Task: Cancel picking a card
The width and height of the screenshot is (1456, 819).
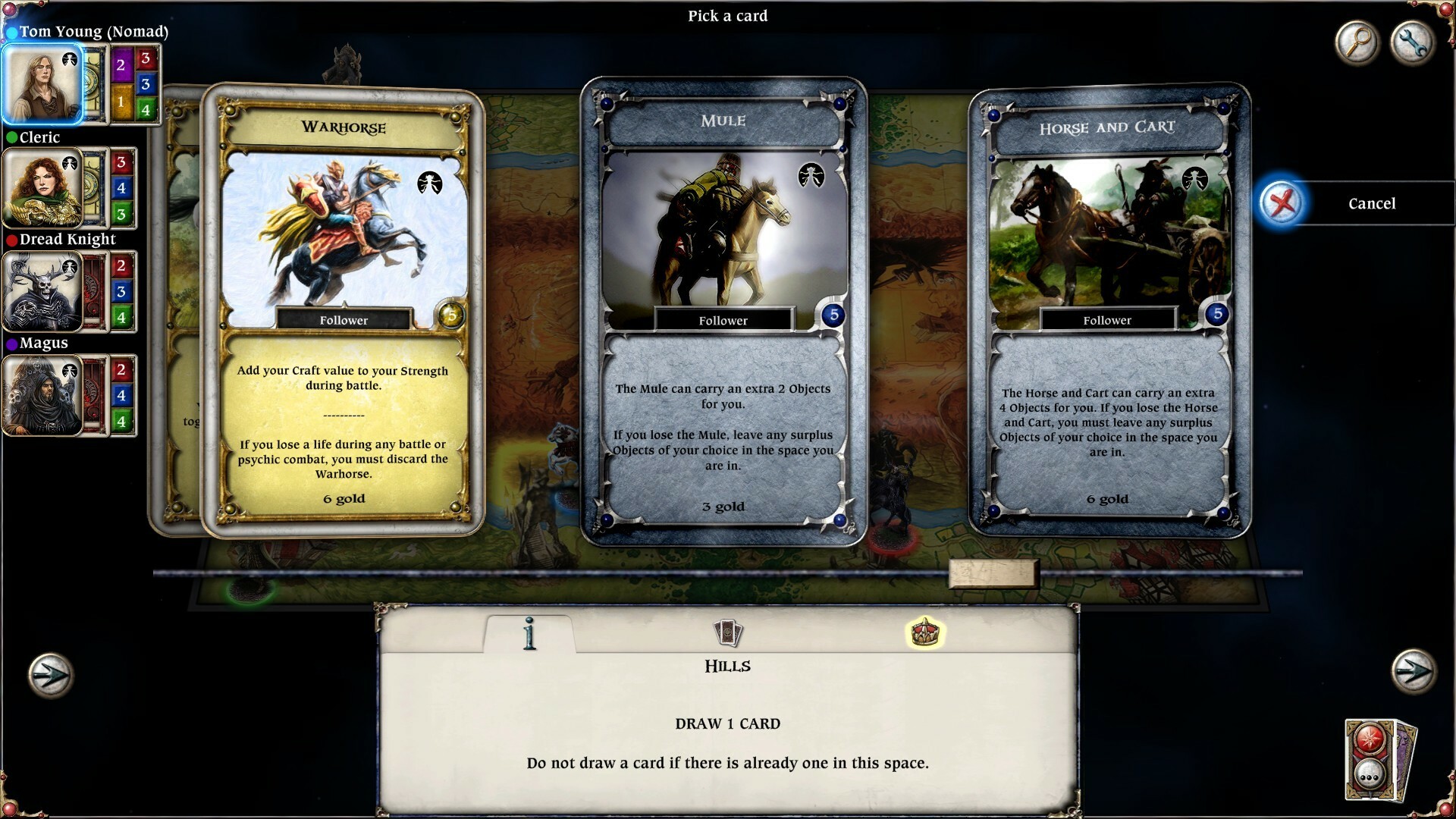Action: point(1371,203)
